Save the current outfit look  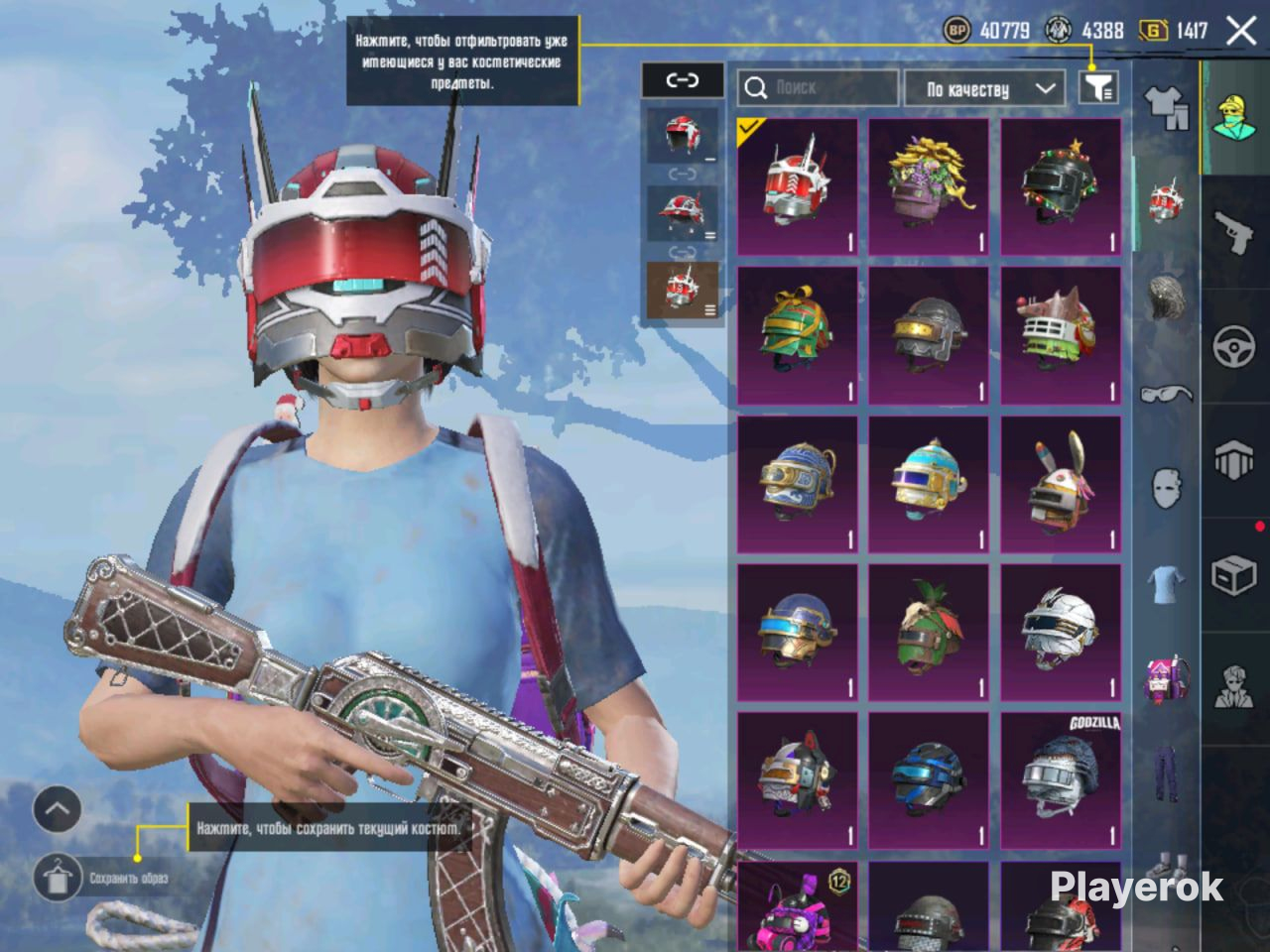59,877
